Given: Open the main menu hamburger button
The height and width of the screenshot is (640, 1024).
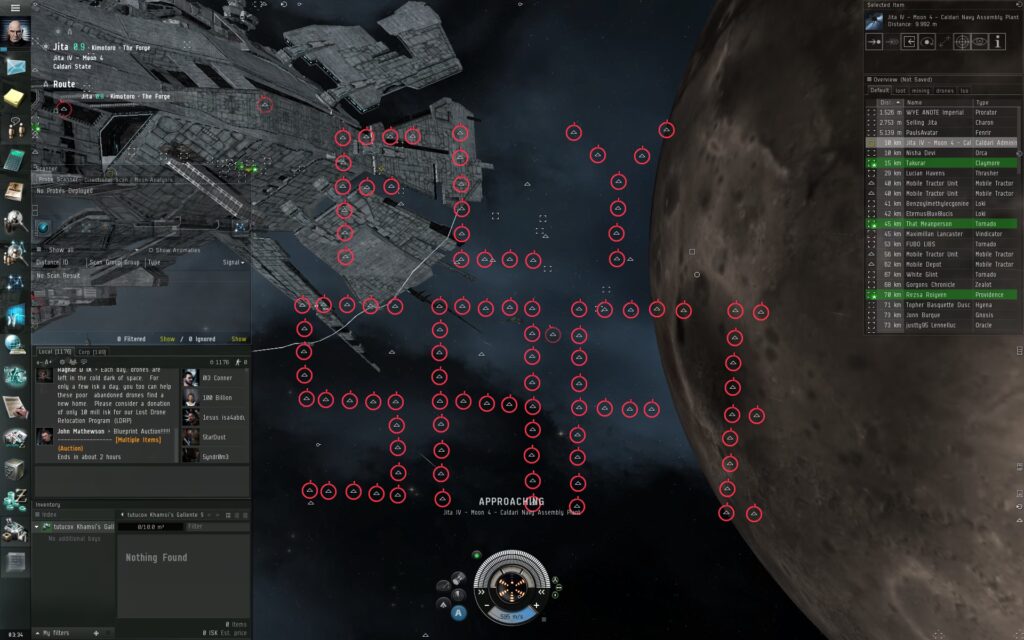Looking at the screenshot, I should (x=15, y=8).
